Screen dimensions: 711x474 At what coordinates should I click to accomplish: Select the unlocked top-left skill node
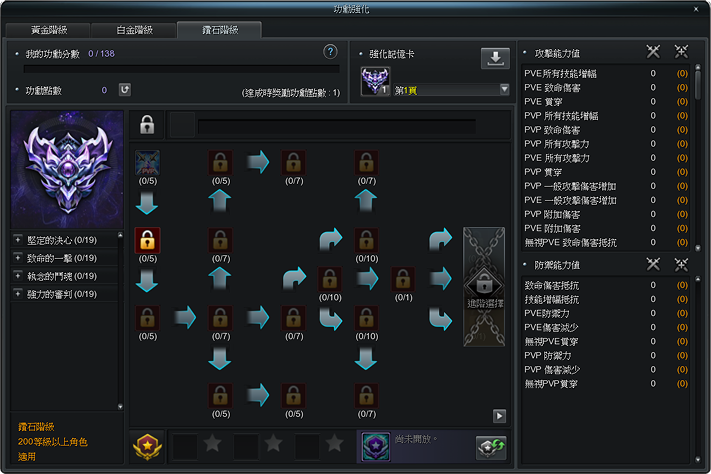coord(147,162)
